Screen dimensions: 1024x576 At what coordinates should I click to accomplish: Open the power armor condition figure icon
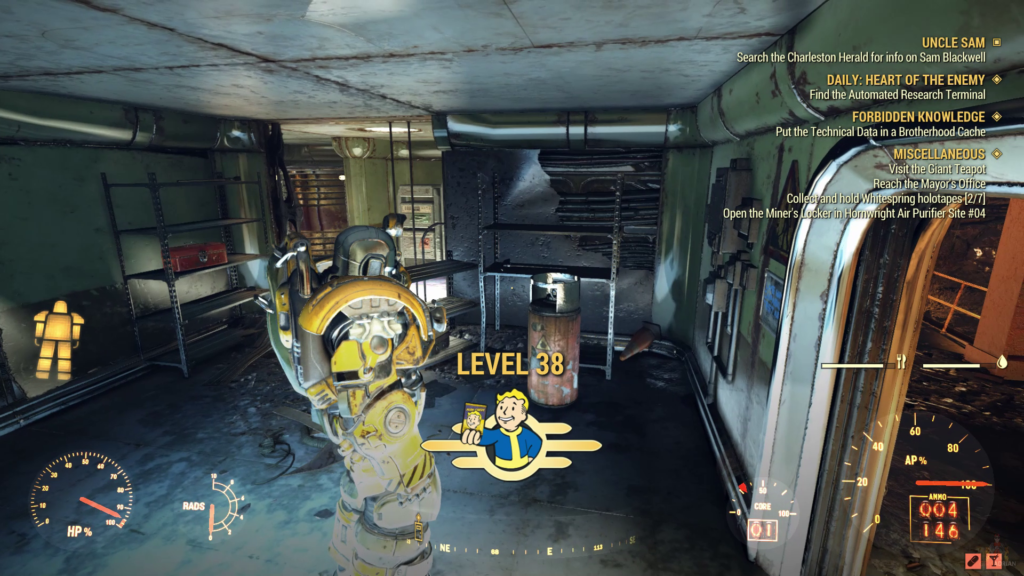coord(57,340)
